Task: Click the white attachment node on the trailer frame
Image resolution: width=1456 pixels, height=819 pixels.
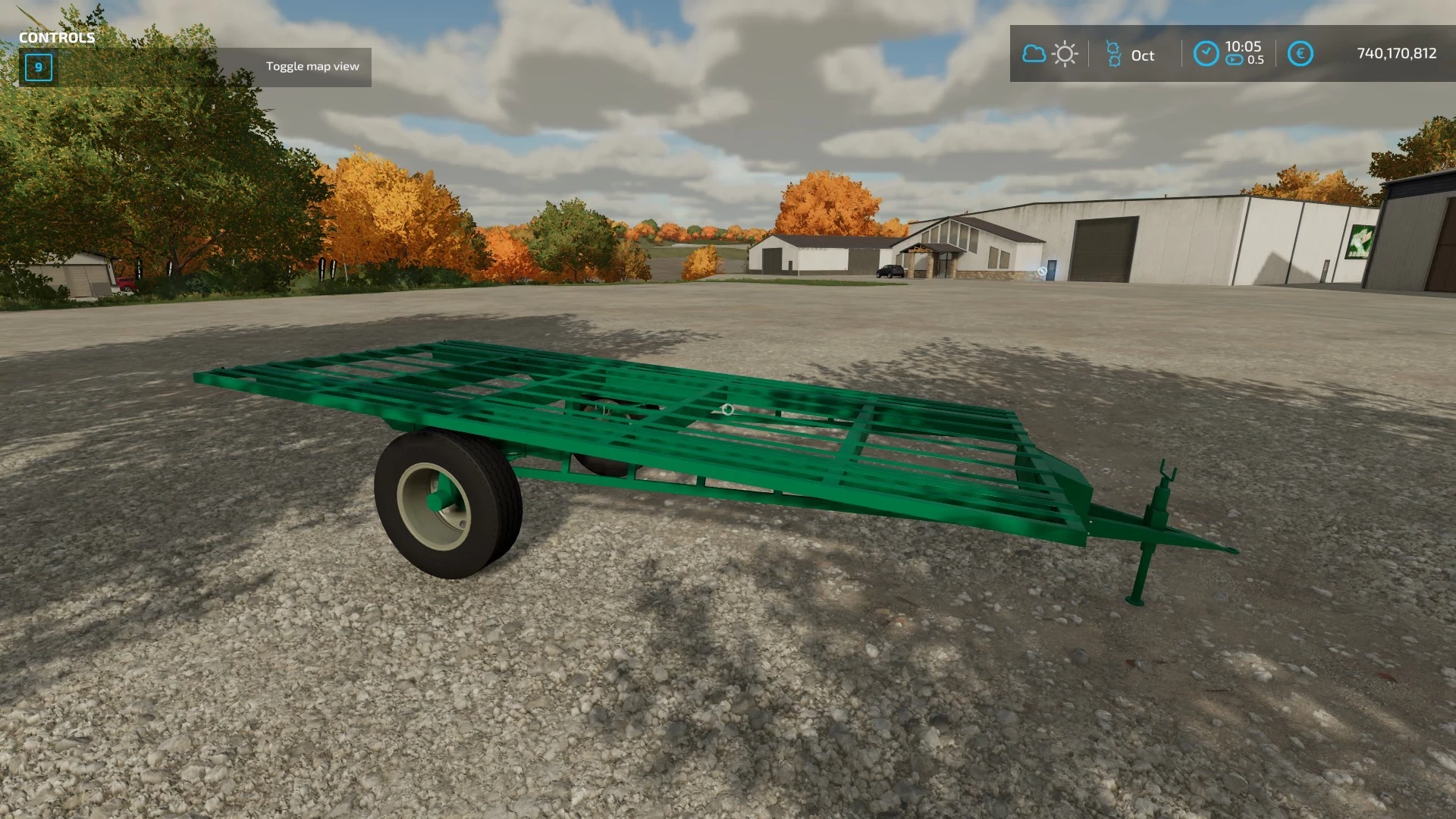Action: point(727,411)
